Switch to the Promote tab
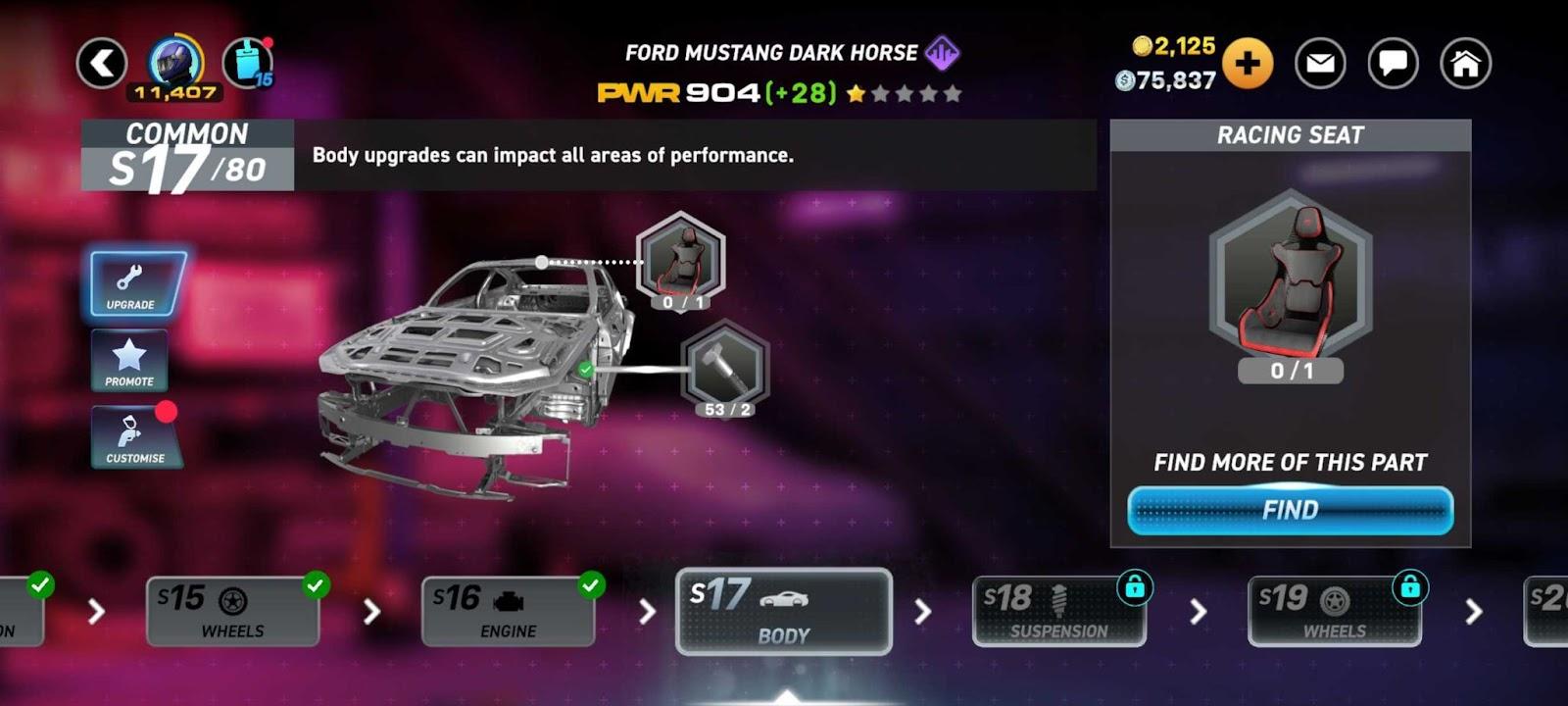Screen dimensions: 1568x706 pos(129,361)
